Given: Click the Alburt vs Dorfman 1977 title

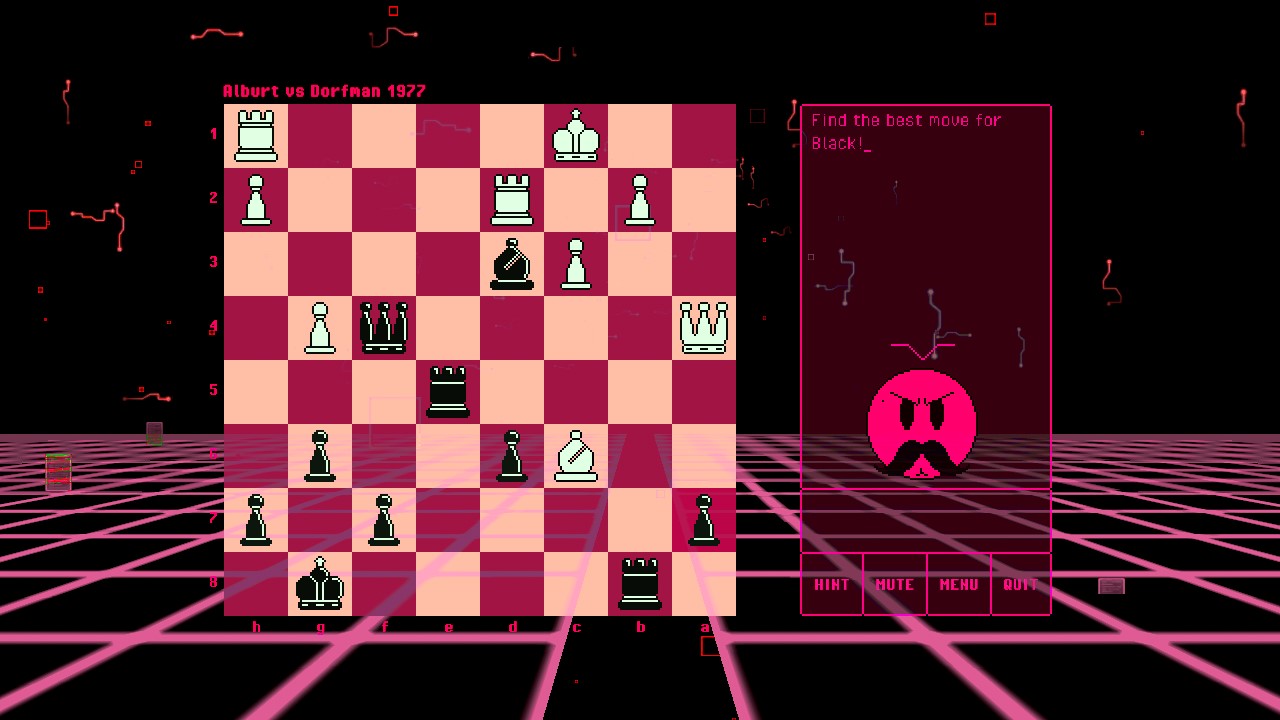Looking at the screenshot, I should coord(324,91).
